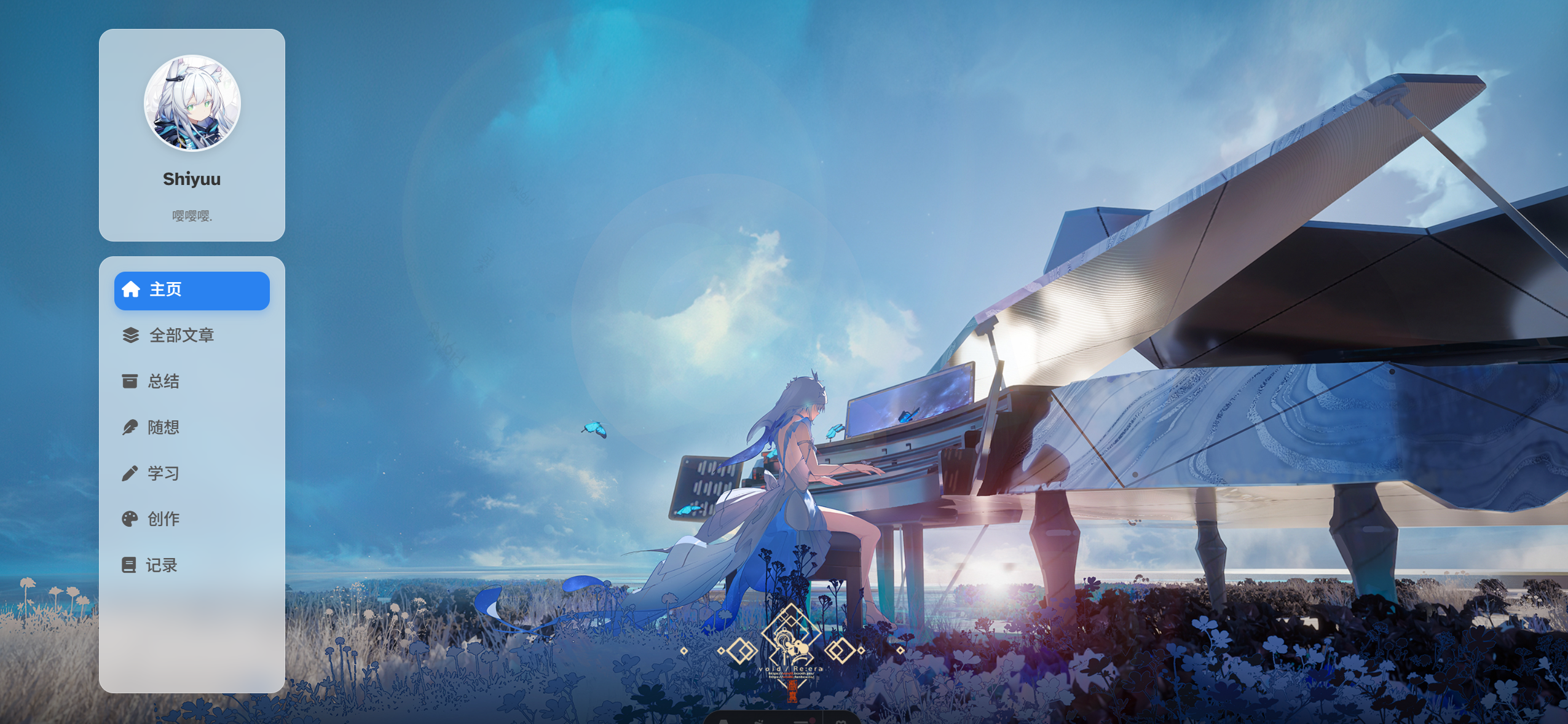Go to the 随想 page
Image resolution: width=1568 pixels, height=724 pixels.
163,428
